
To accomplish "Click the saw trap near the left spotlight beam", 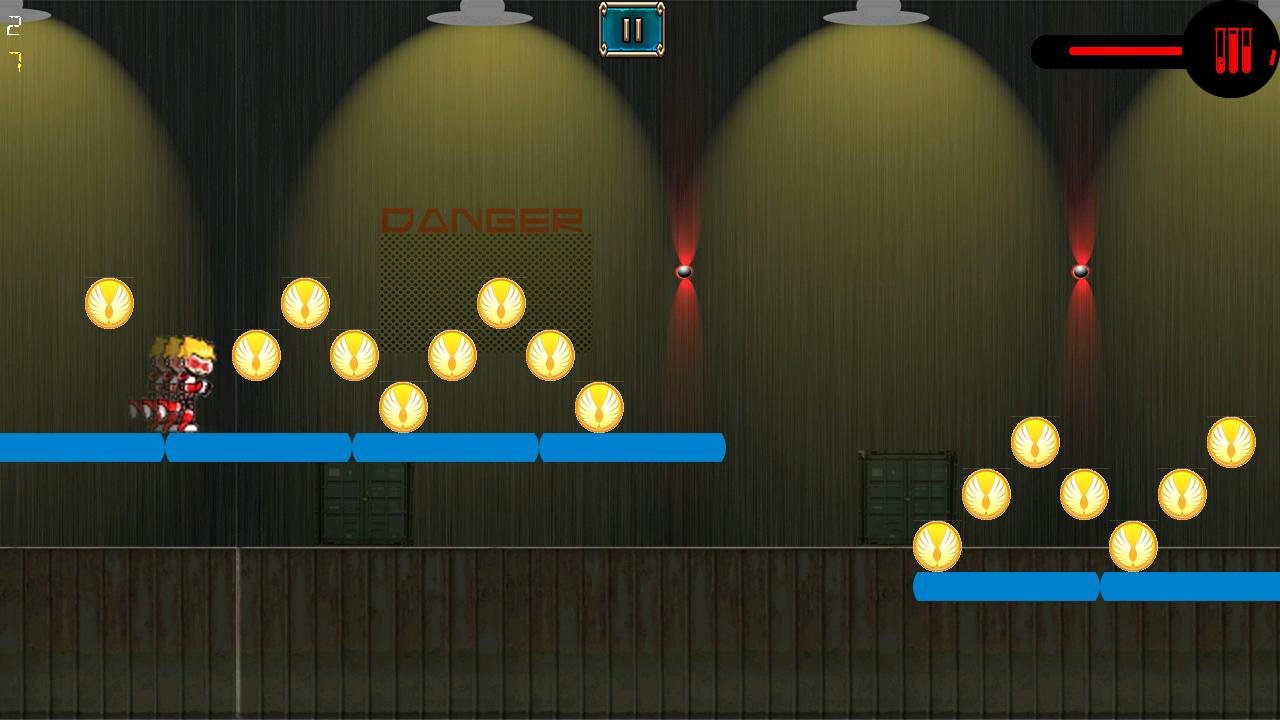I will point(685,270).
